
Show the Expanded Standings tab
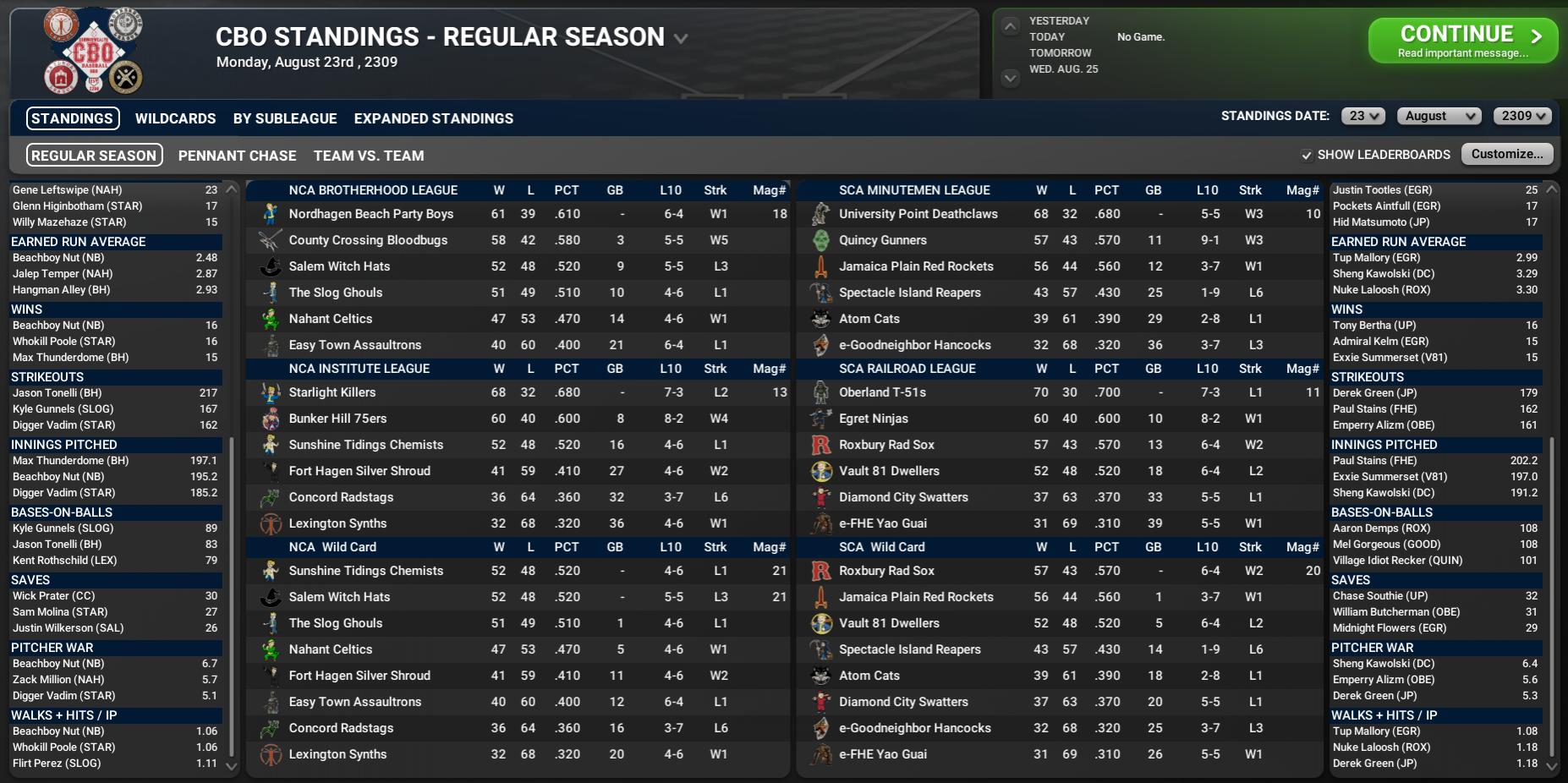pos(433,118)
